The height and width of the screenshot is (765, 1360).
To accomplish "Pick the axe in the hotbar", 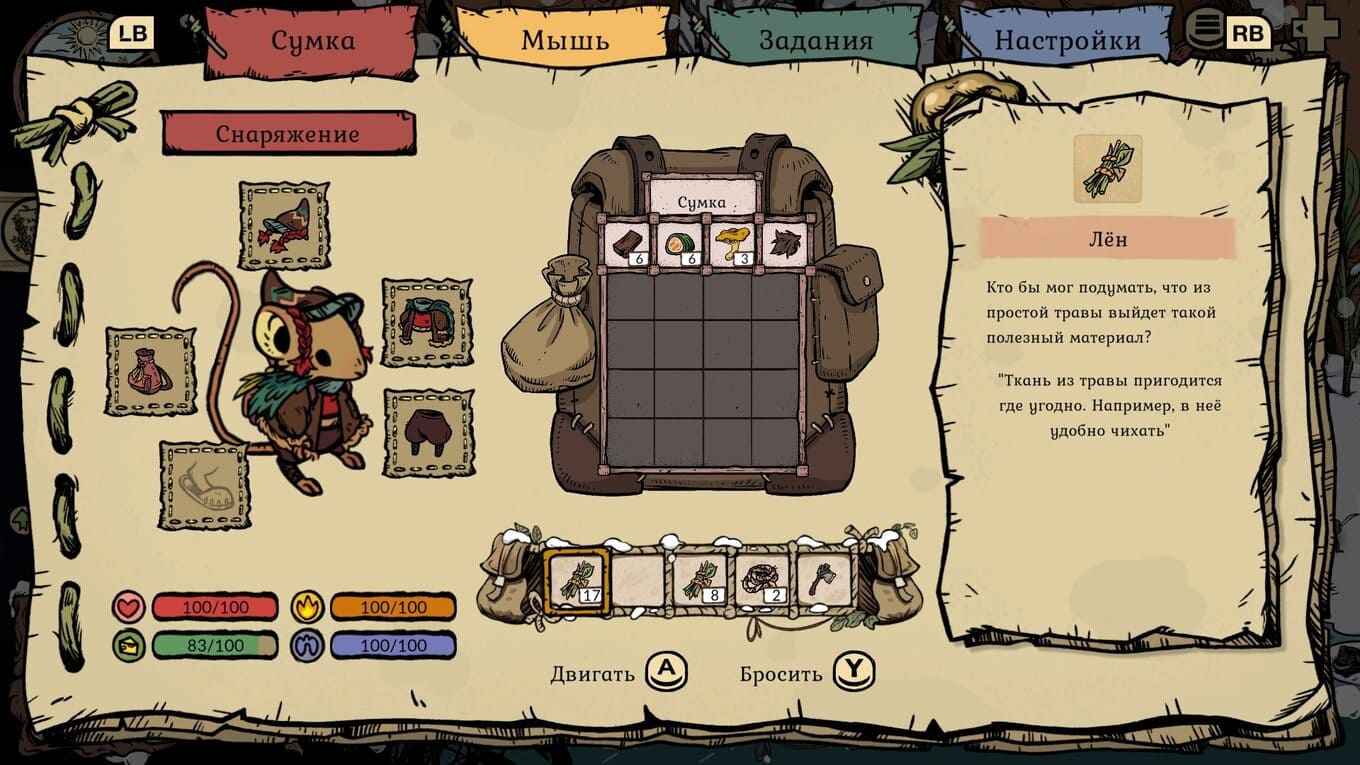I will 824,580.
